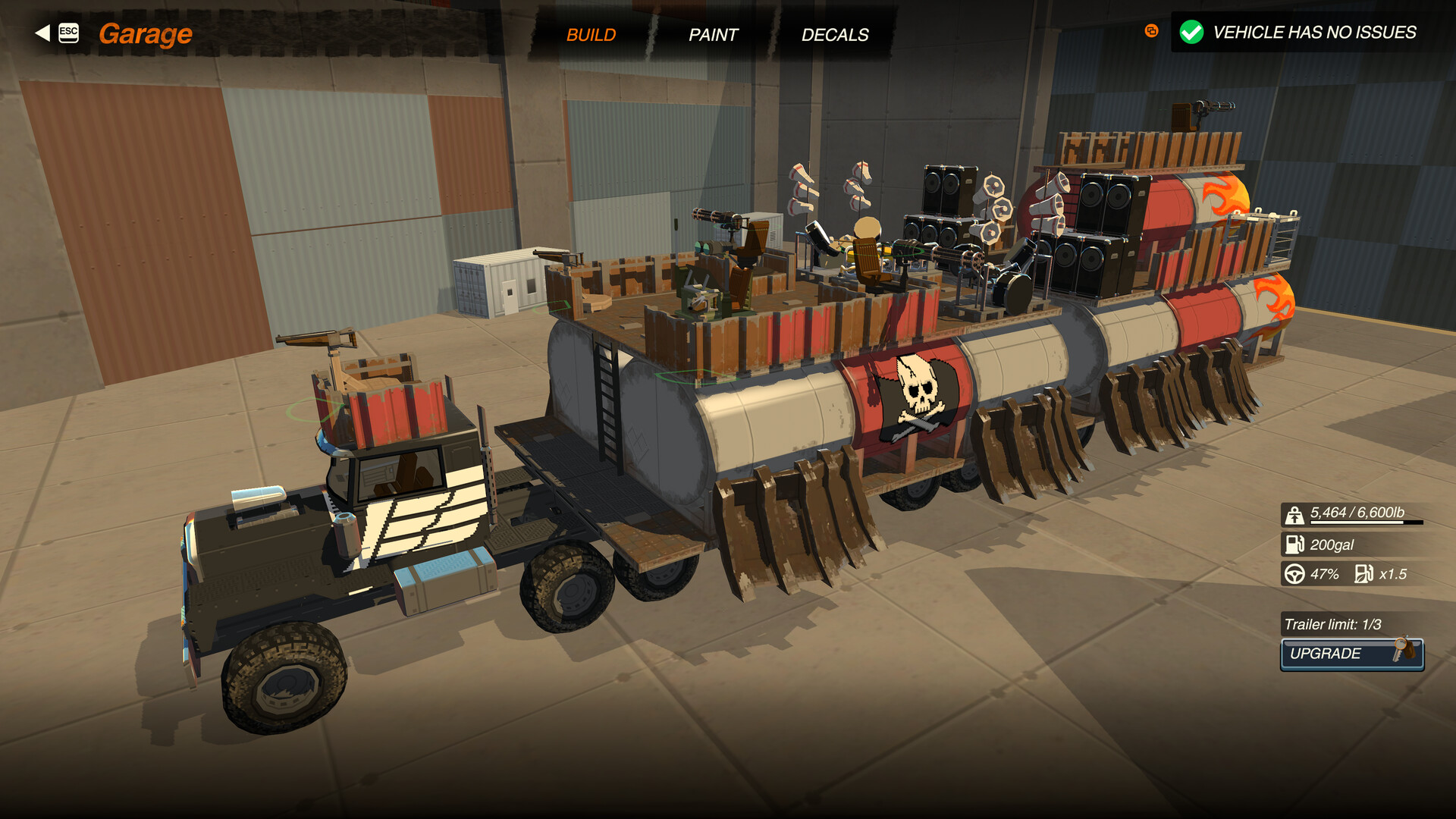Open the DECALS tab
The image size is (1456, 819).
click(835, 34)
